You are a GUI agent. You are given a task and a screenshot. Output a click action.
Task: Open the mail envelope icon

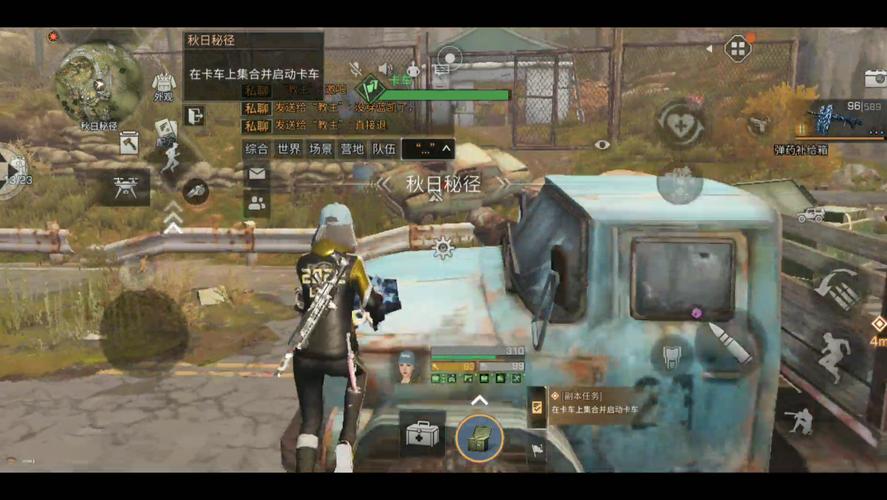point(257,174)
